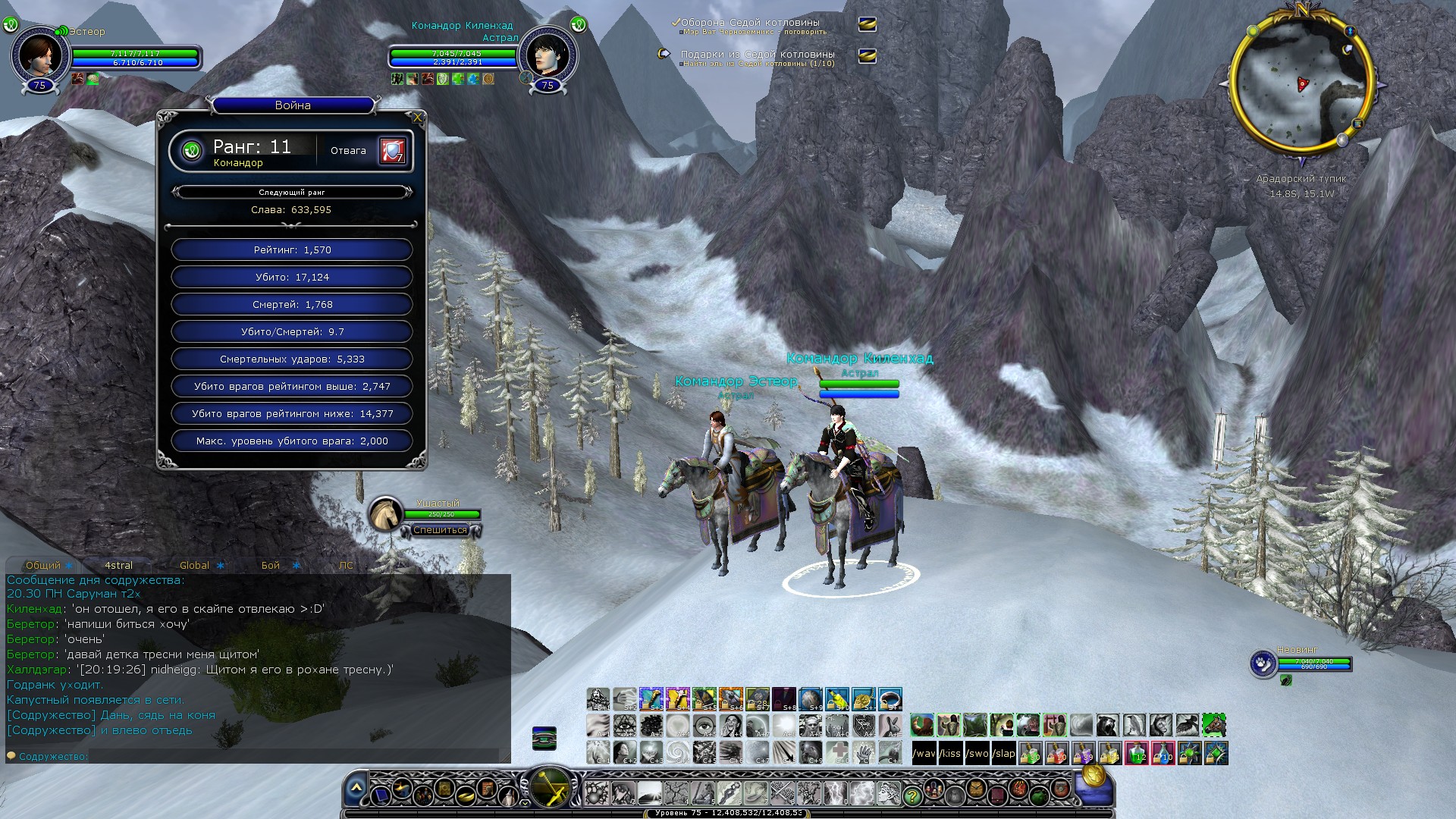Open the circular minimap
Image resolution: width=1456 pixels, height=819 pixels.
tap(1301, 83)
